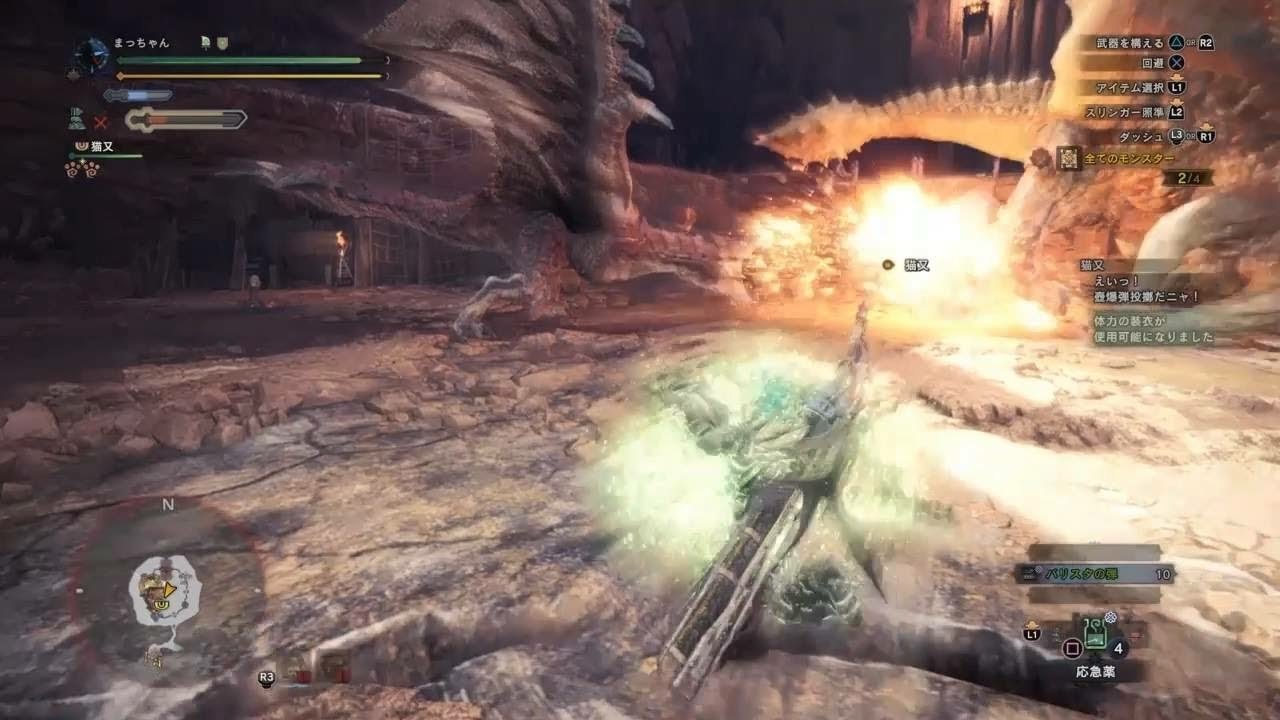
Task: Click the 猫又 palico health bar
Action: coord(105,155)
